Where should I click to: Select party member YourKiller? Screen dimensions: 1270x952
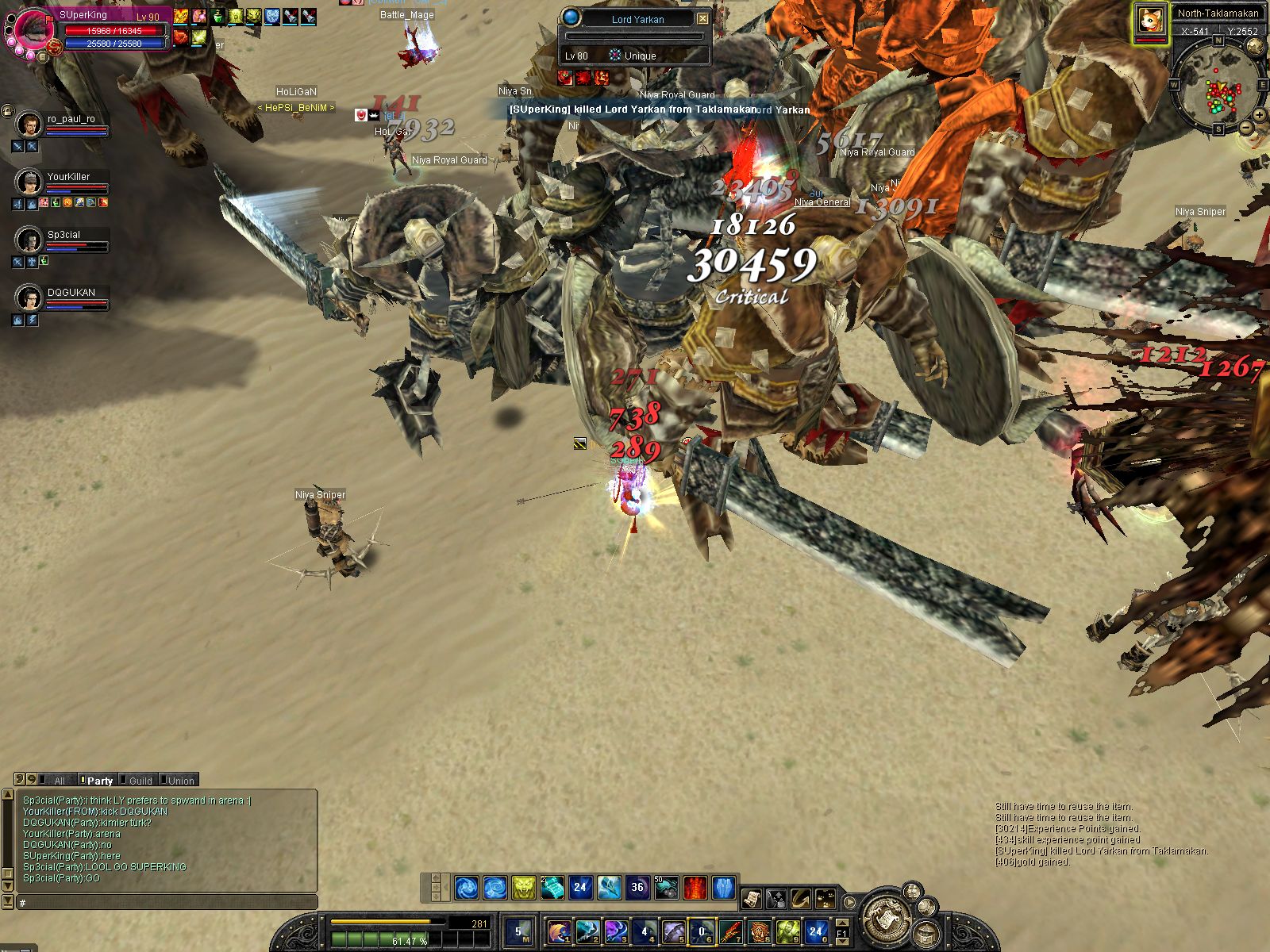(x=29, y=182)
